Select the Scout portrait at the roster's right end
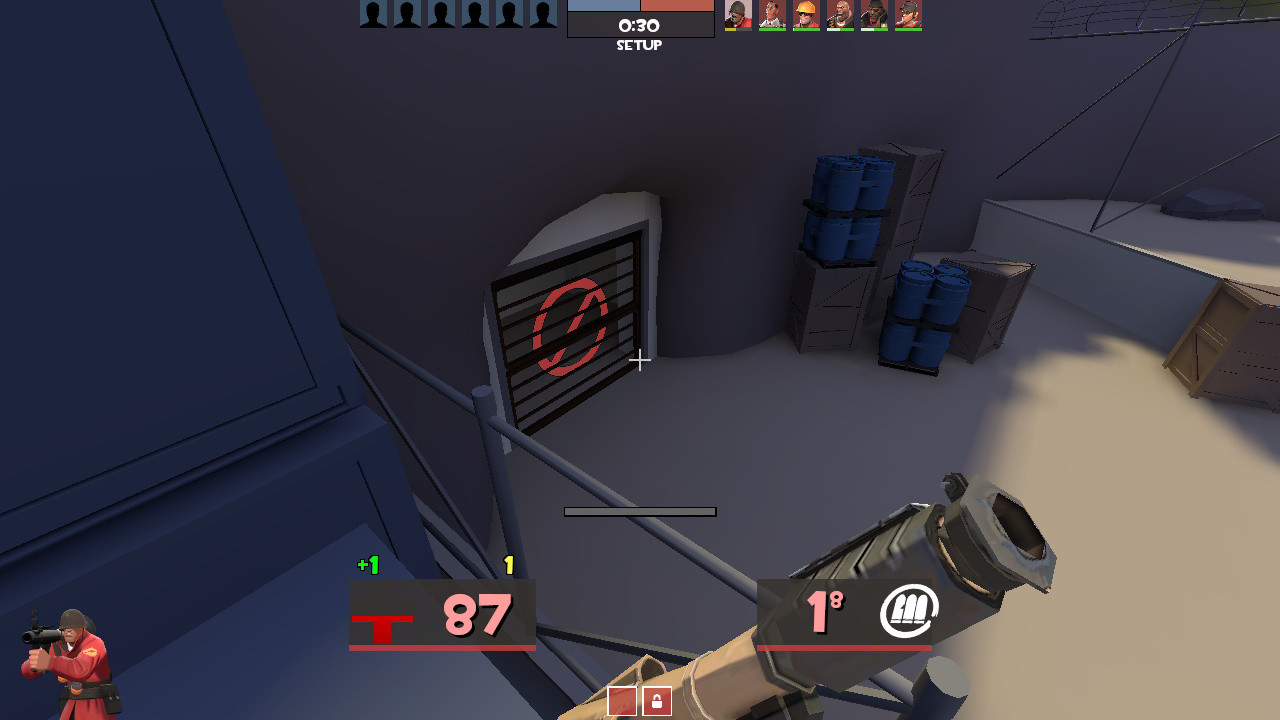Viewport: 1280px width, 720px height. [908, 13]
